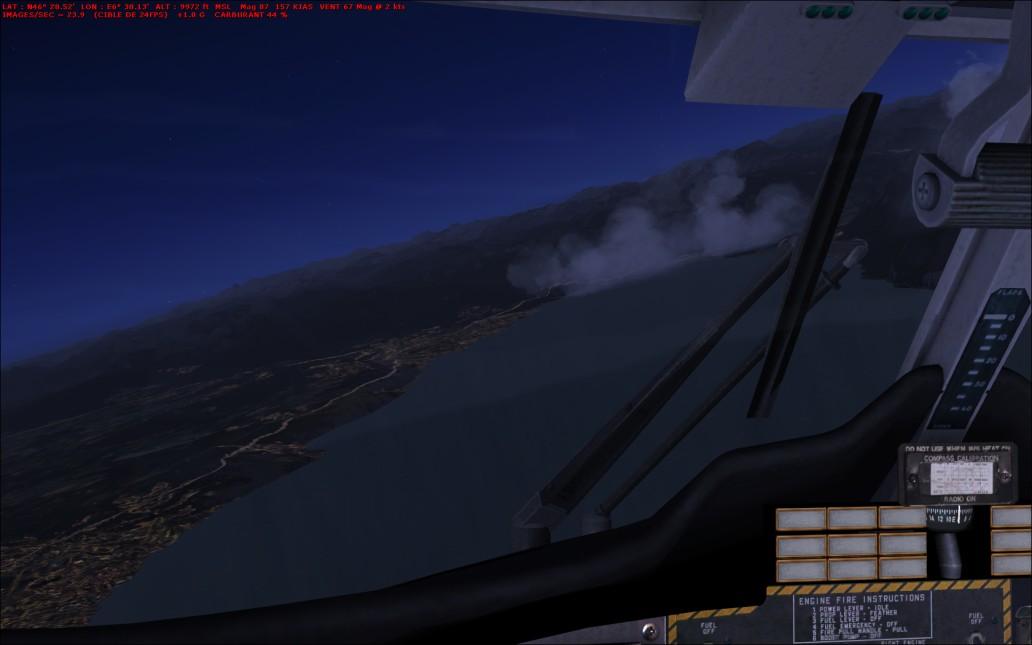The height and width of the screenshot is (645, 1032).
Task: Toggle the left engine FUEL OFF switch
Action: click(x=707, y=640)
